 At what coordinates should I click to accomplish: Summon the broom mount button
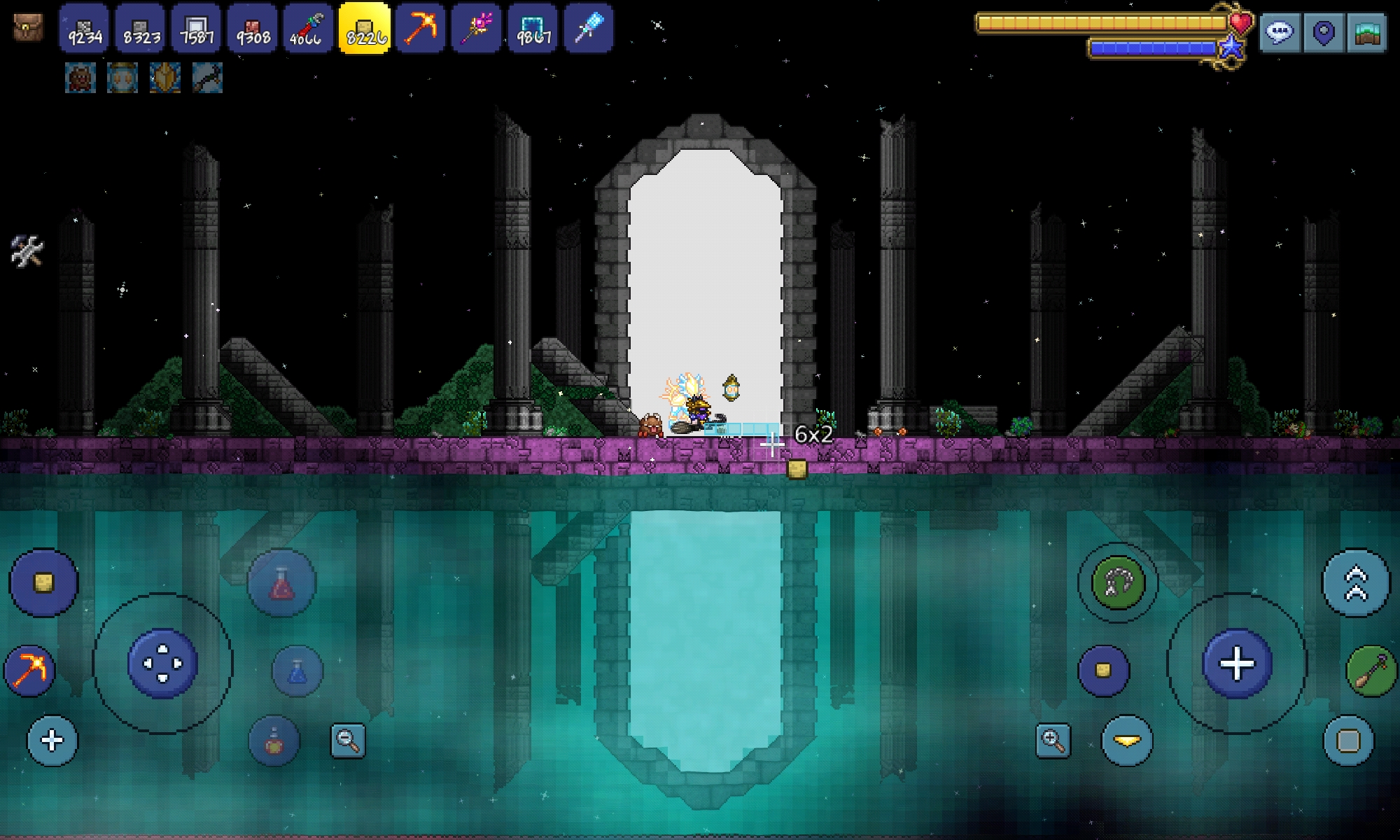pos(1371,671)
